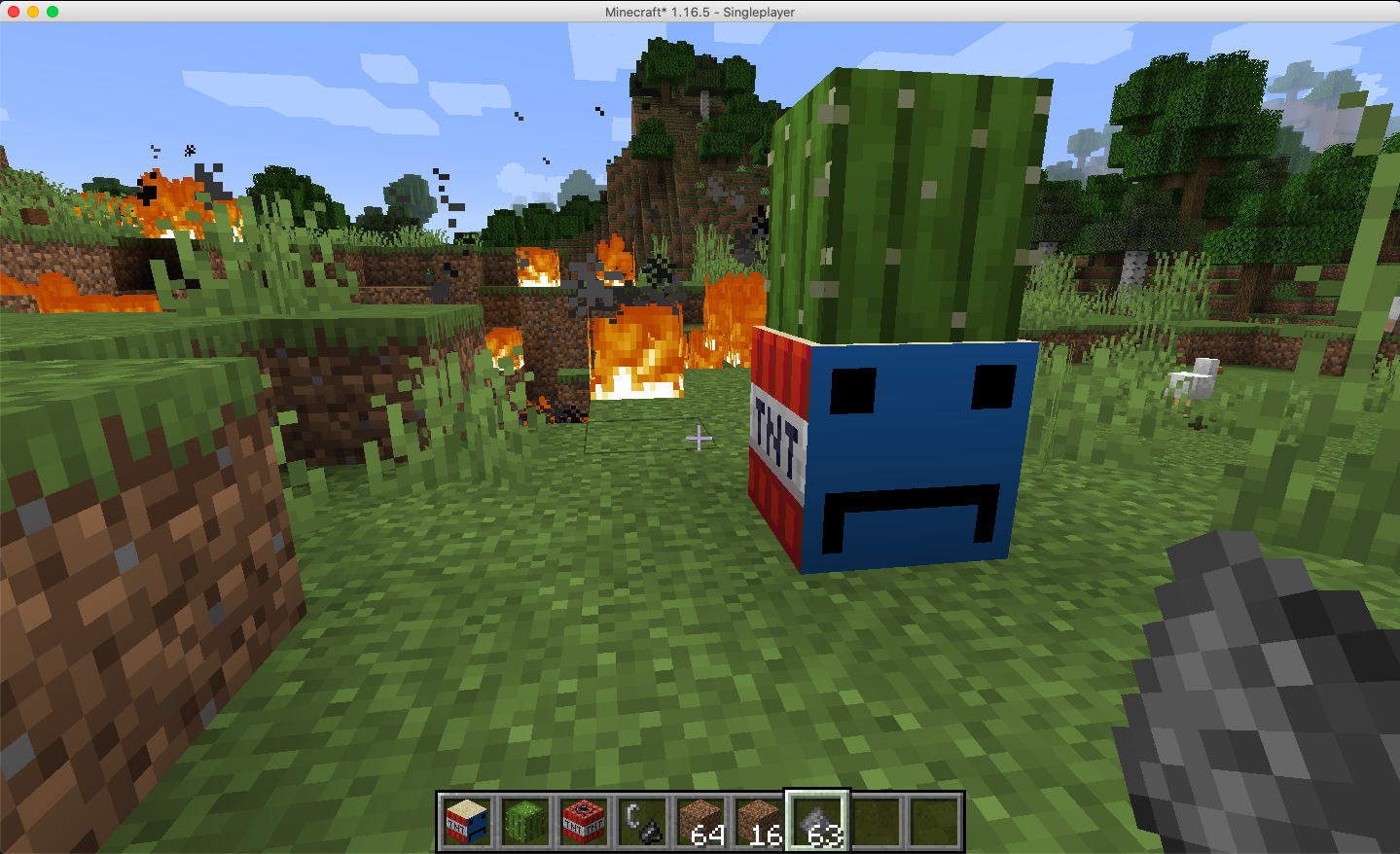Switch to the flint and steel slot

click(x=642, y=822)
